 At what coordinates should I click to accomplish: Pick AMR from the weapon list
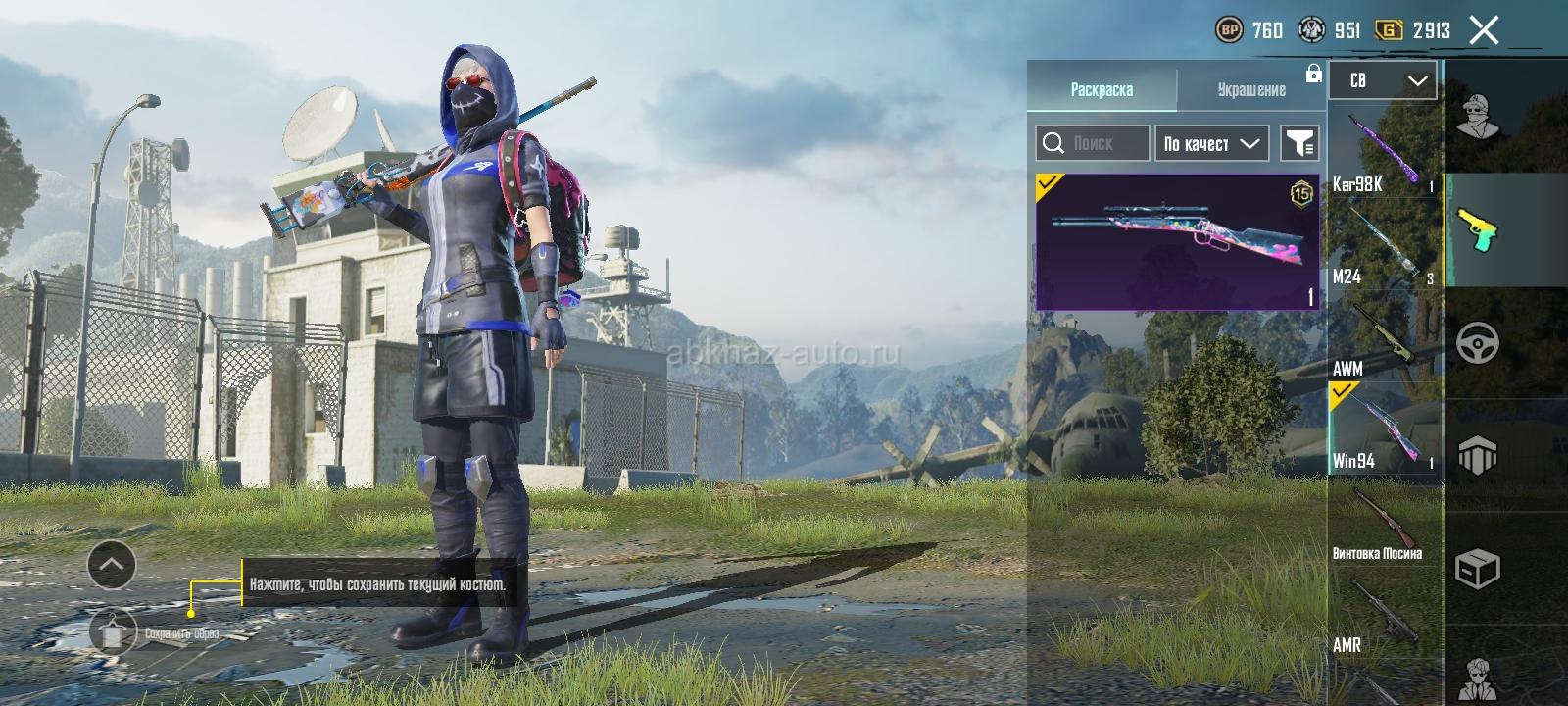pos(1385,615)
